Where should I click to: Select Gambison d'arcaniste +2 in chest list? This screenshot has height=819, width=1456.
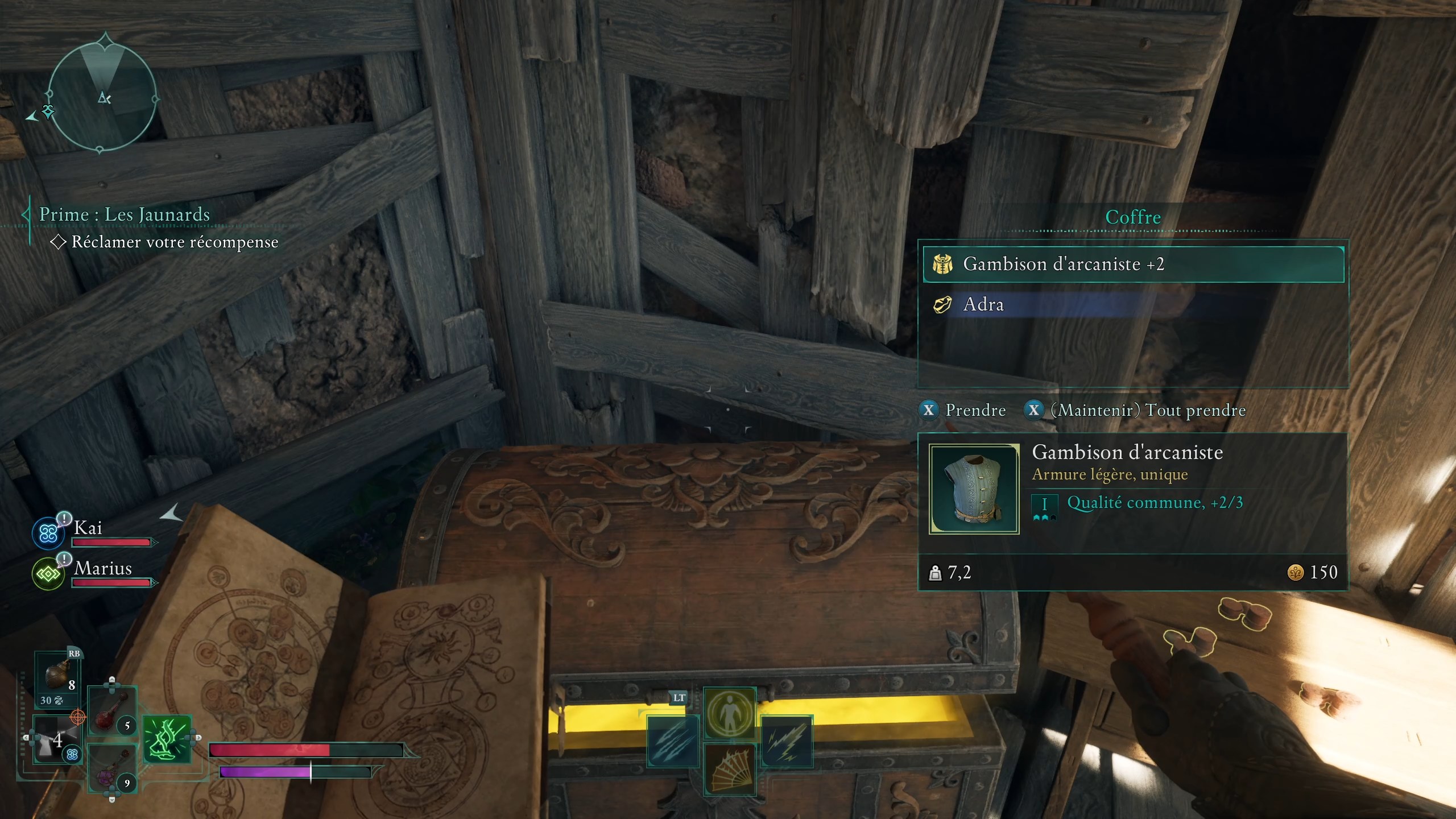pos(1133,264)
